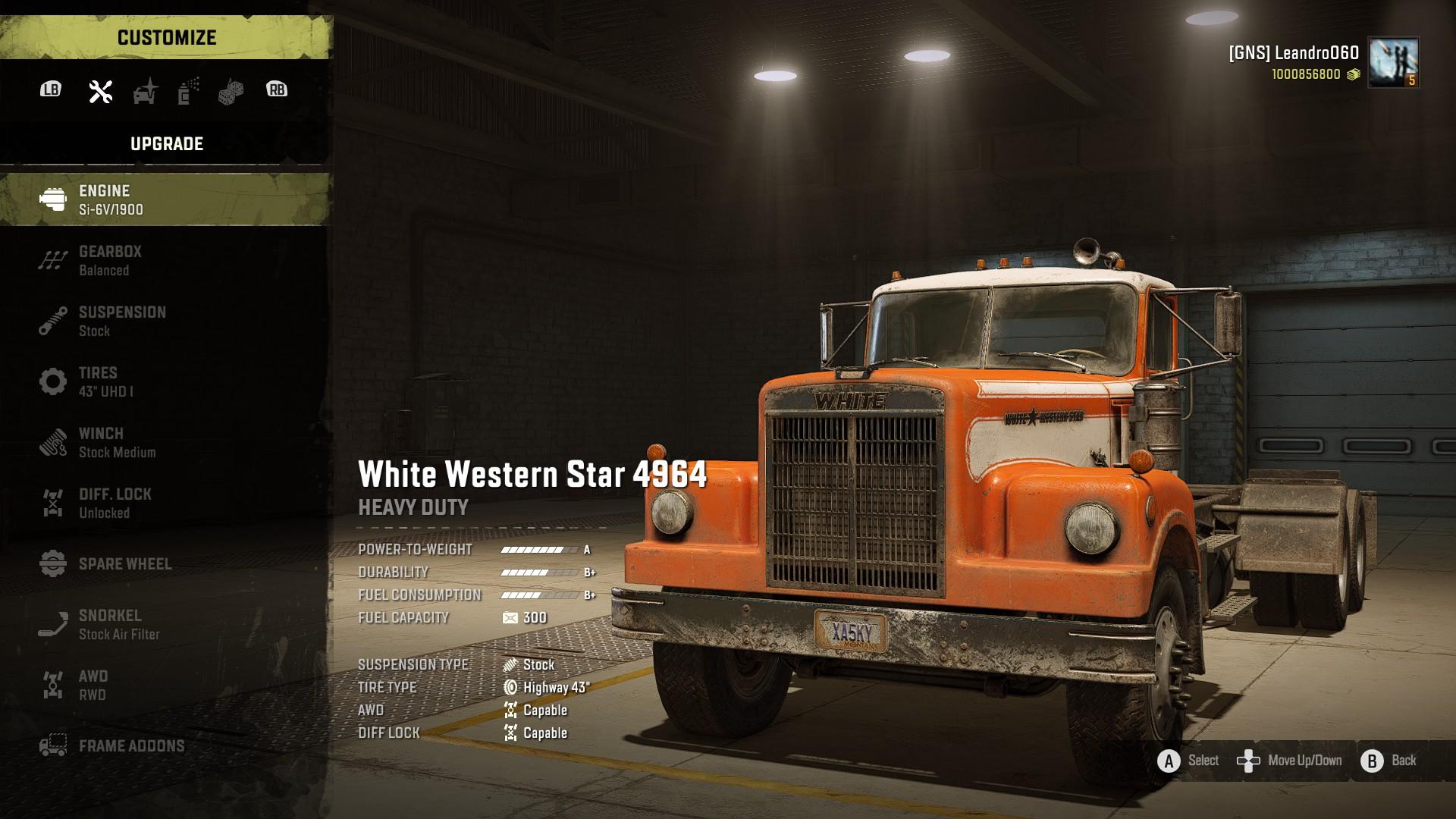Select the Snorkel upgrade entry
Image resolution: width=1456 pixels, height=819 pixels.
[x=165, y=624]
